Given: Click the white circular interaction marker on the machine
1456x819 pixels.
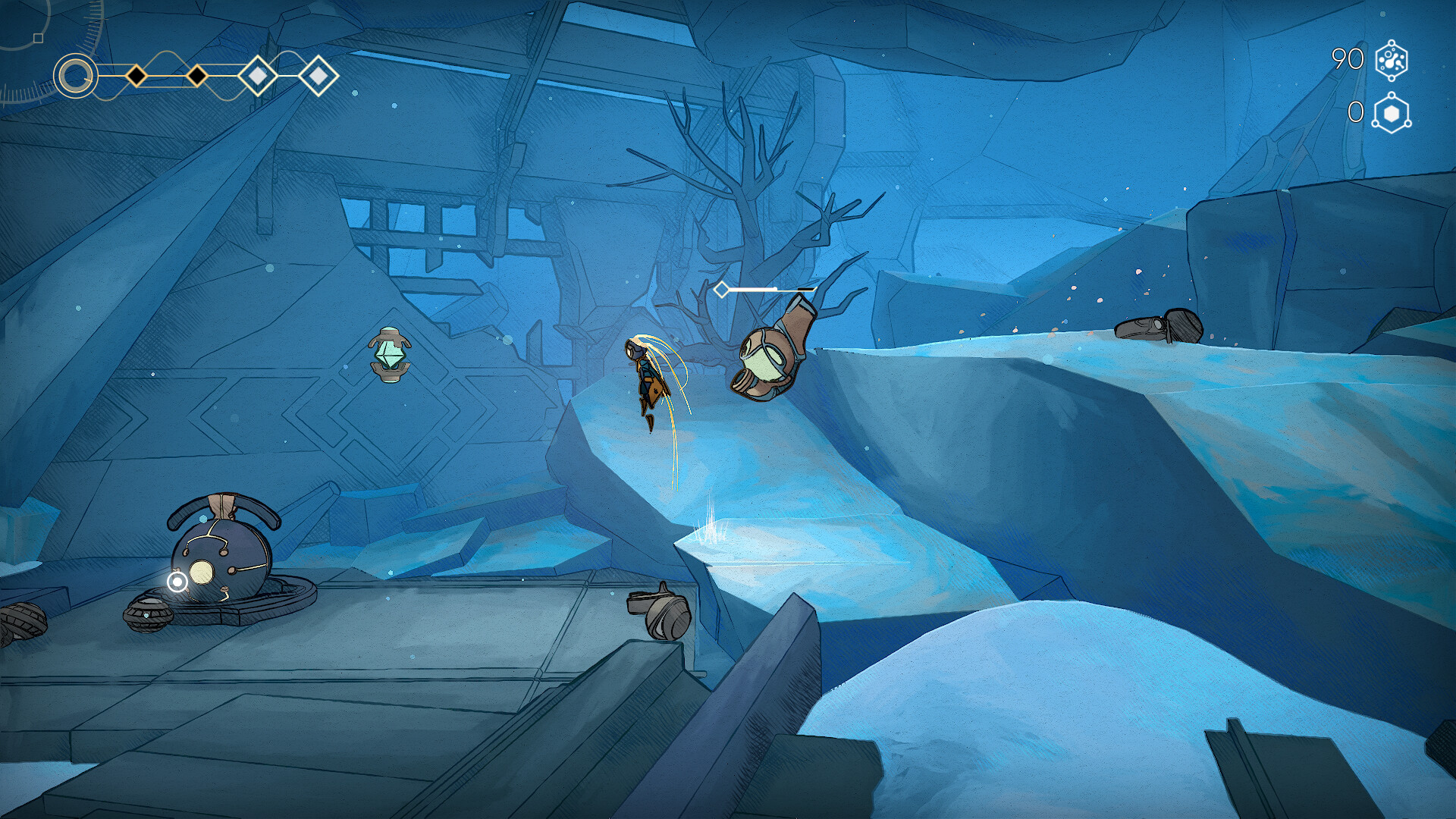Looking at the screenshot, I should coord(177,582).
